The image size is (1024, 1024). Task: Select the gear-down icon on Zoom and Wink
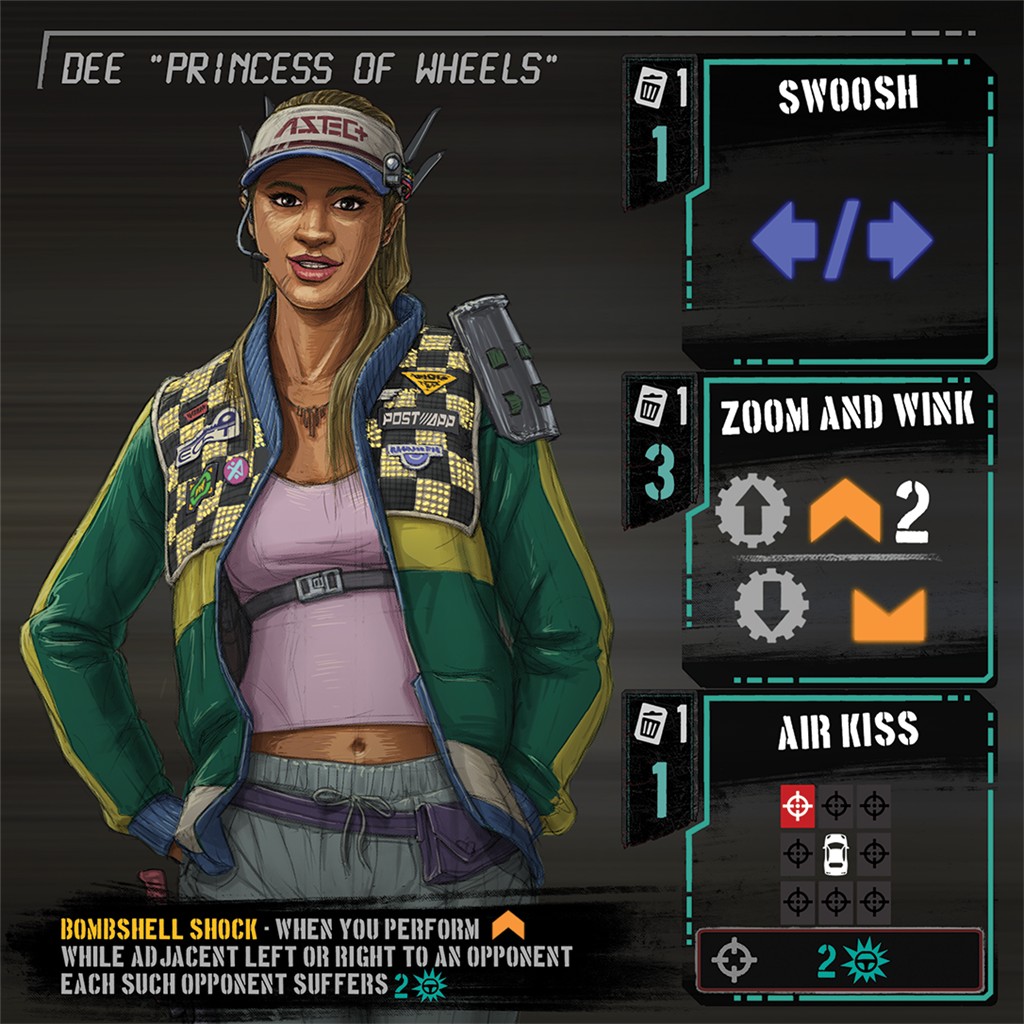[771, 606]
